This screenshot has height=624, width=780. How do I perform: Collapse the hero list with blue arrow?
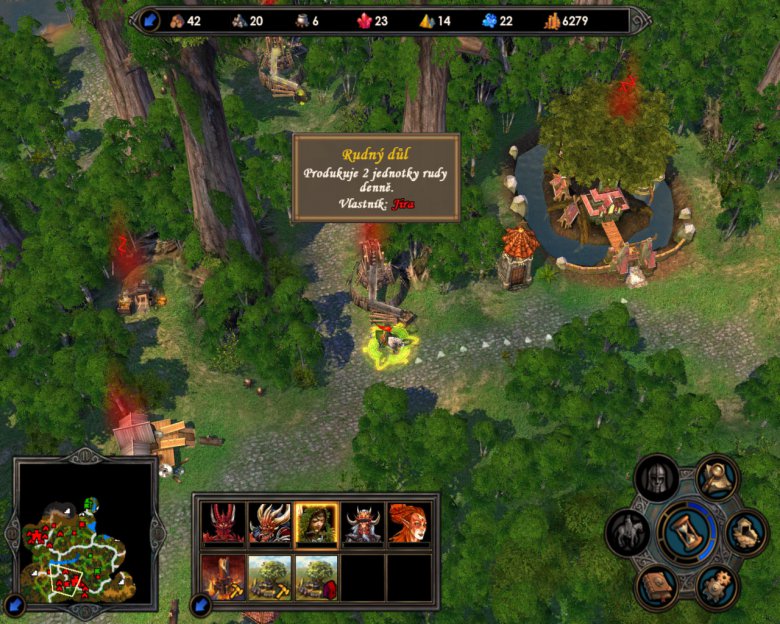click(199, 604)
